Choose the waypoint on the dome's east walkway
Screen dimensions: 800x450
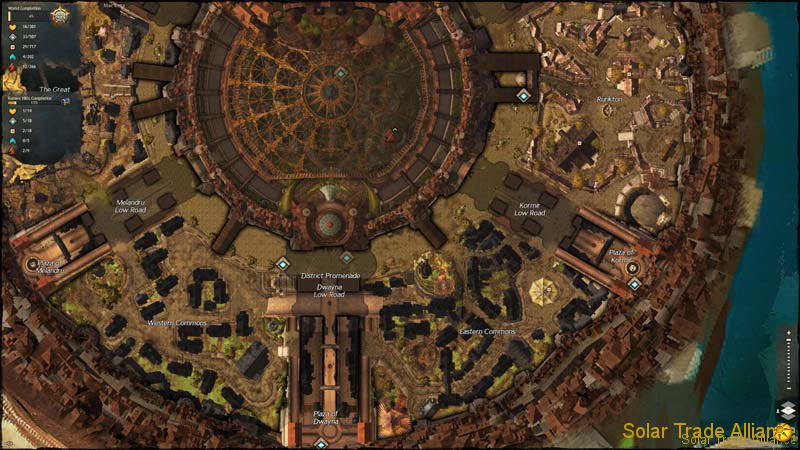[x=523, y=96]
